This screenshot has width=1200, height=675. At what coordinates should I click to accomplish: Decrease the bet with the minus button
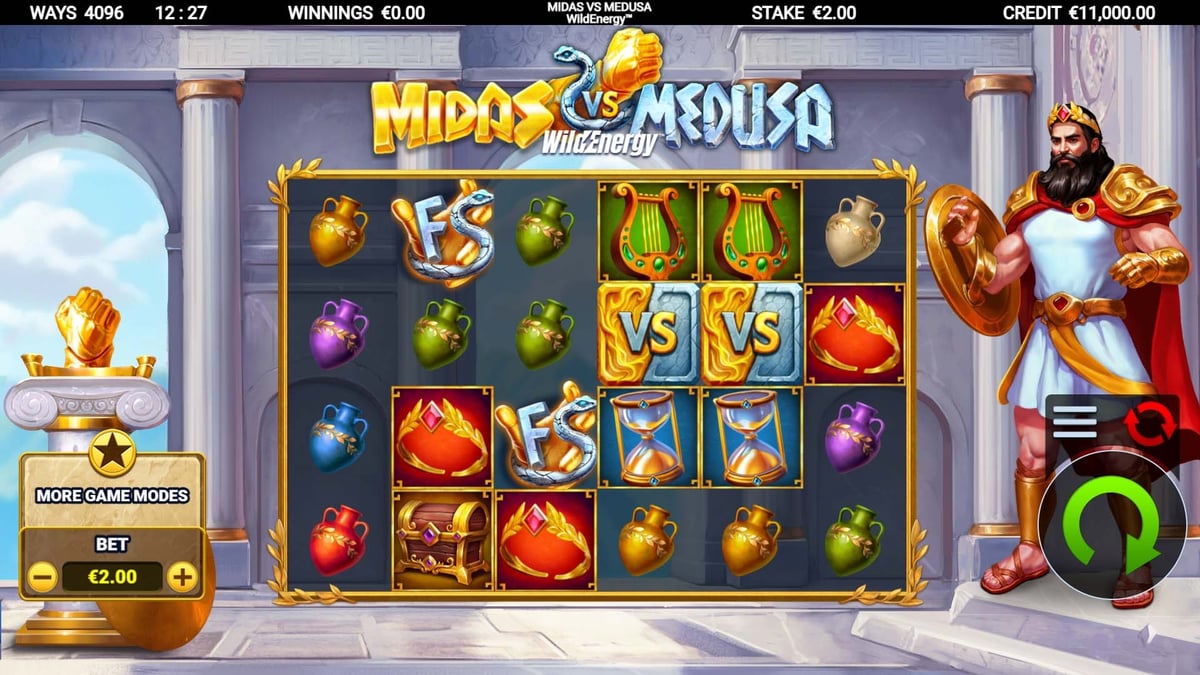42,577
